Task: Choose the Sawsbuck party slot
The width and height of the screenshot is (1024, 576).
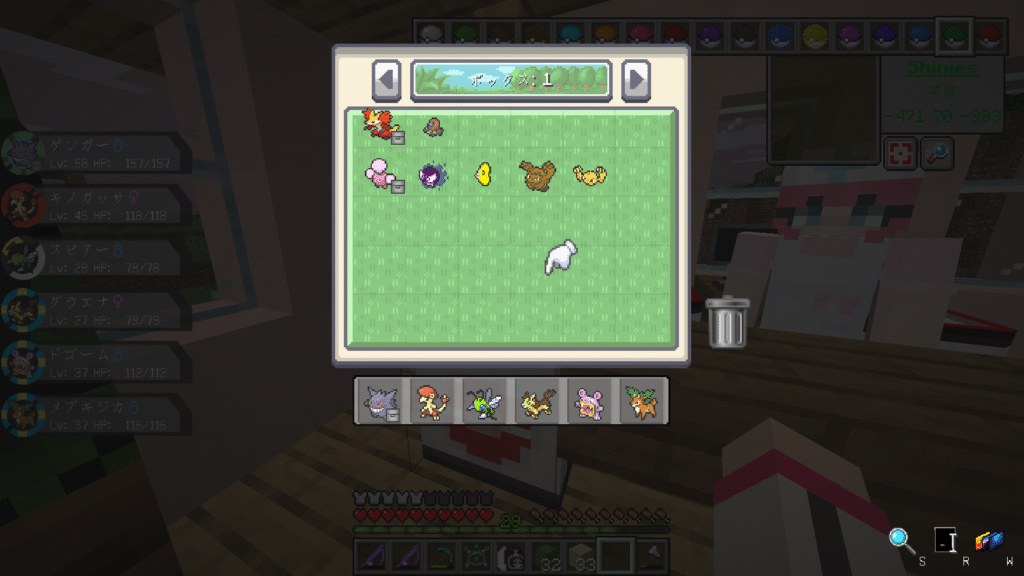Action: tap(641, 402)
